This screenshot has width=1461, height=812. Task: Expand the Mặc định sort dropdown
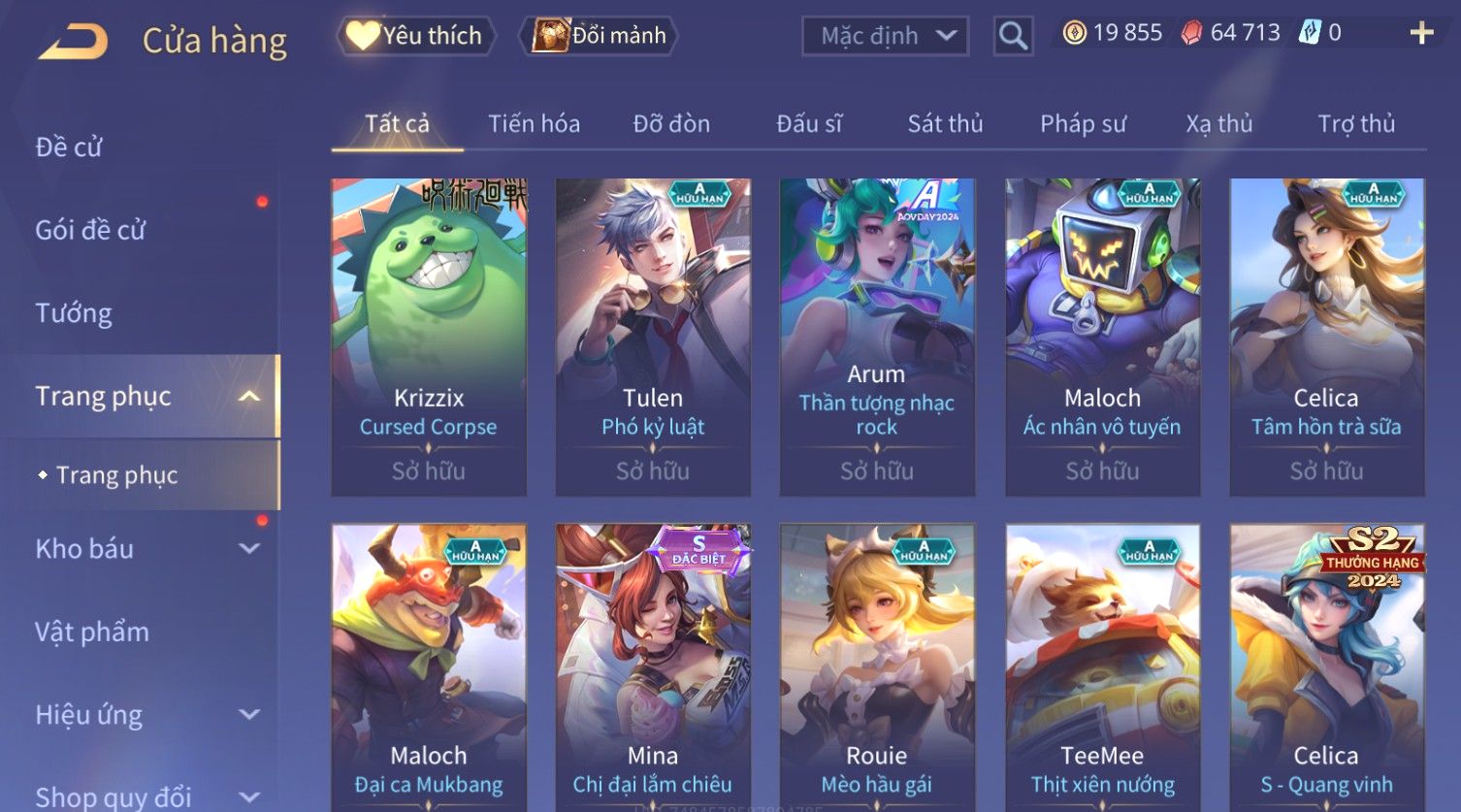(885, 36)
